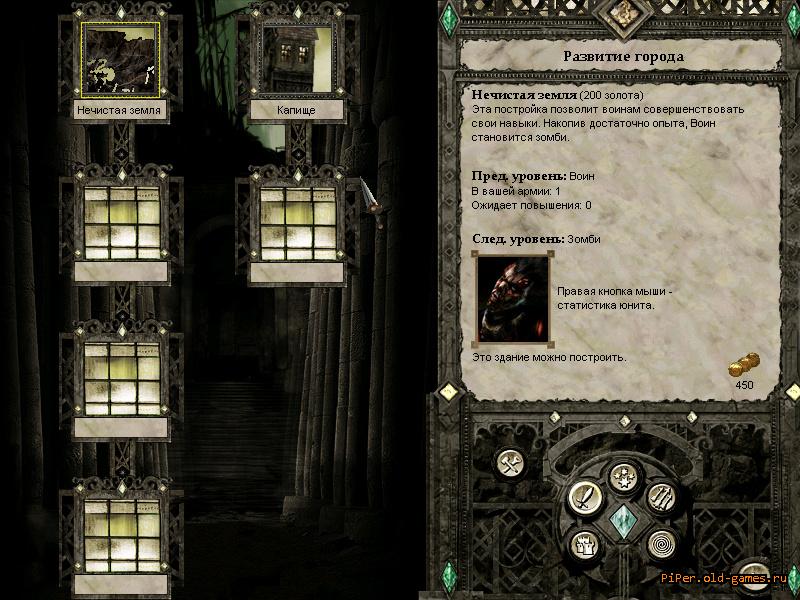The image size is (800, 600).
Task: Click the crossed hammers build button
Action: (511, 463)
